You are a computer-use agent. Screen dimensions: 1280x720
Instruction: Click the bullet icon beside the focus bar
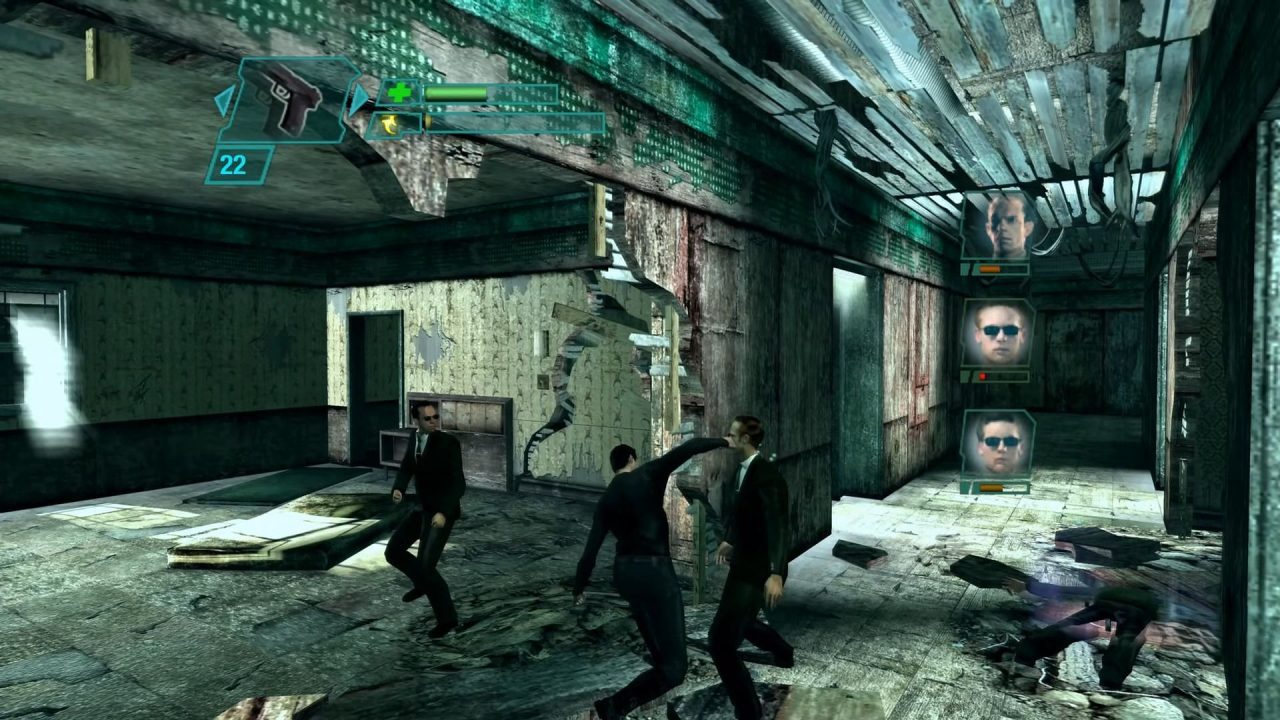point(426,121)
